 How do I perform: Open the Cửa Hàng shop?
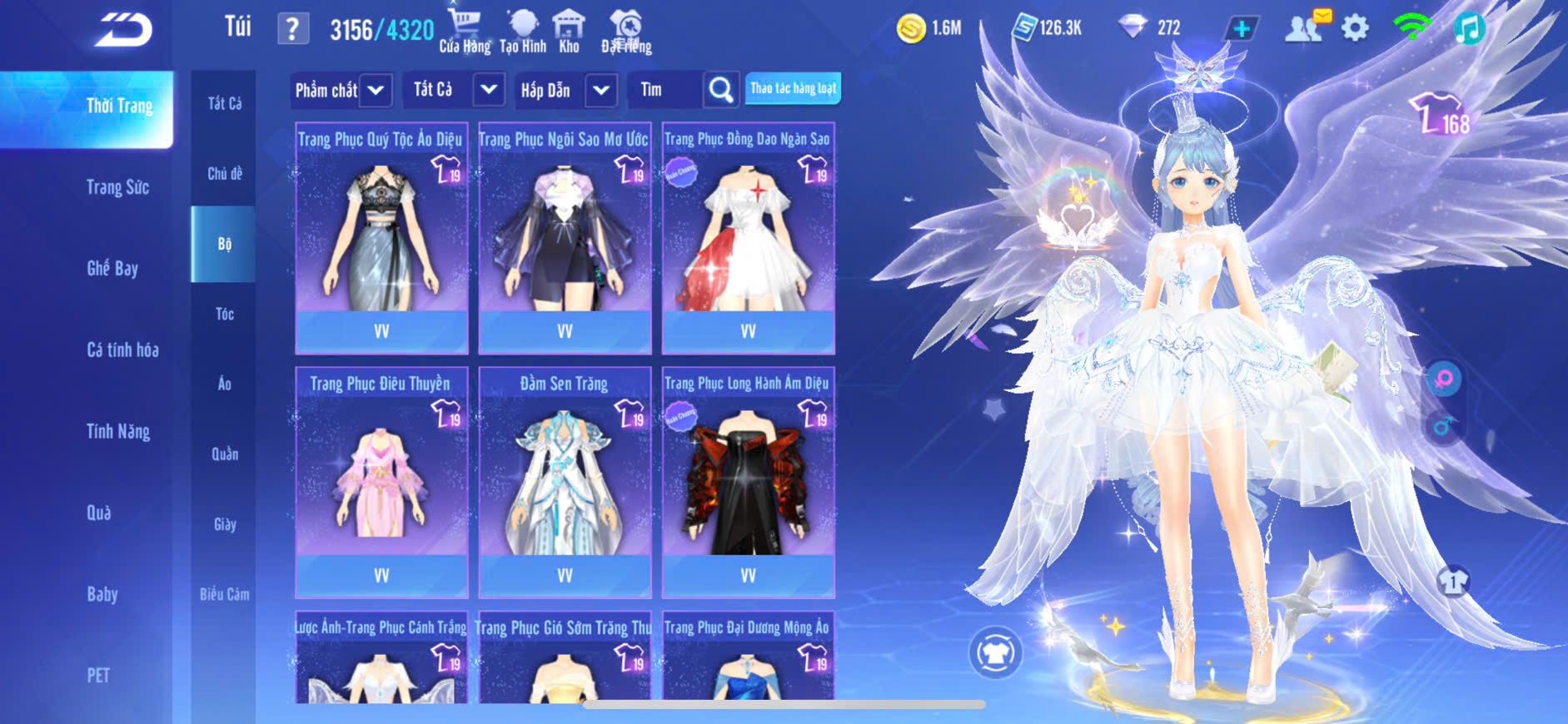465,31
